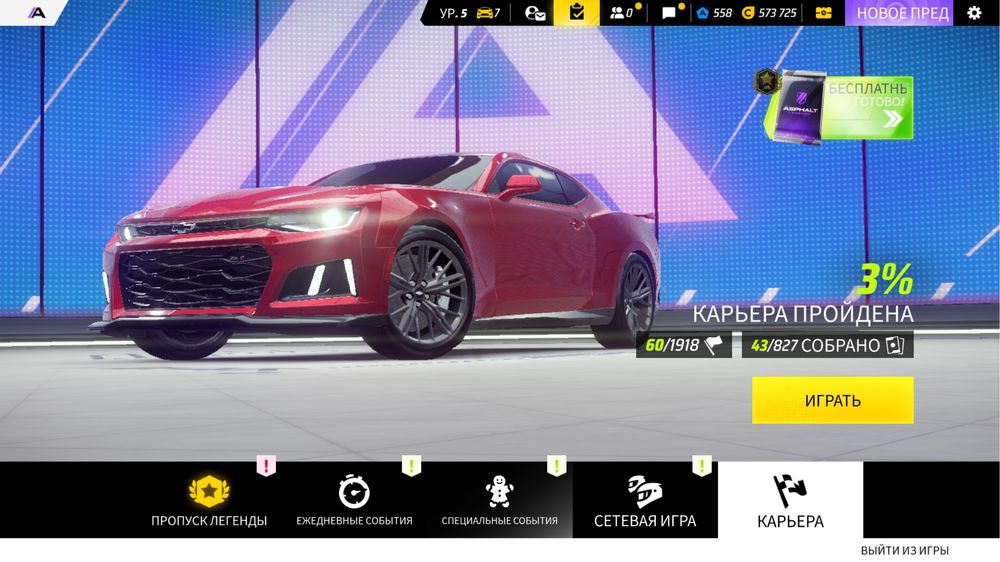
Task: Open the ПРОПУСК ЛЕГЕНДЫ legend pass tab
Action: 209,500
